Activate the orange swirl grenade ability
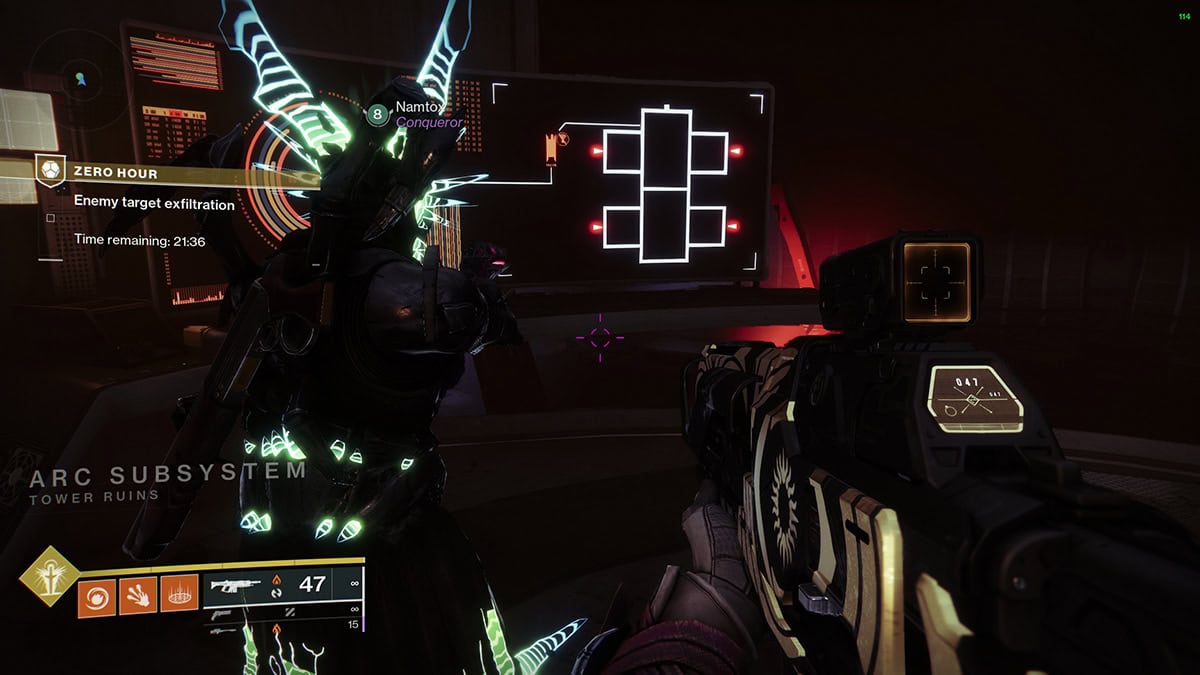Viewport: 1200px width, 675px height. pos(96,598)
